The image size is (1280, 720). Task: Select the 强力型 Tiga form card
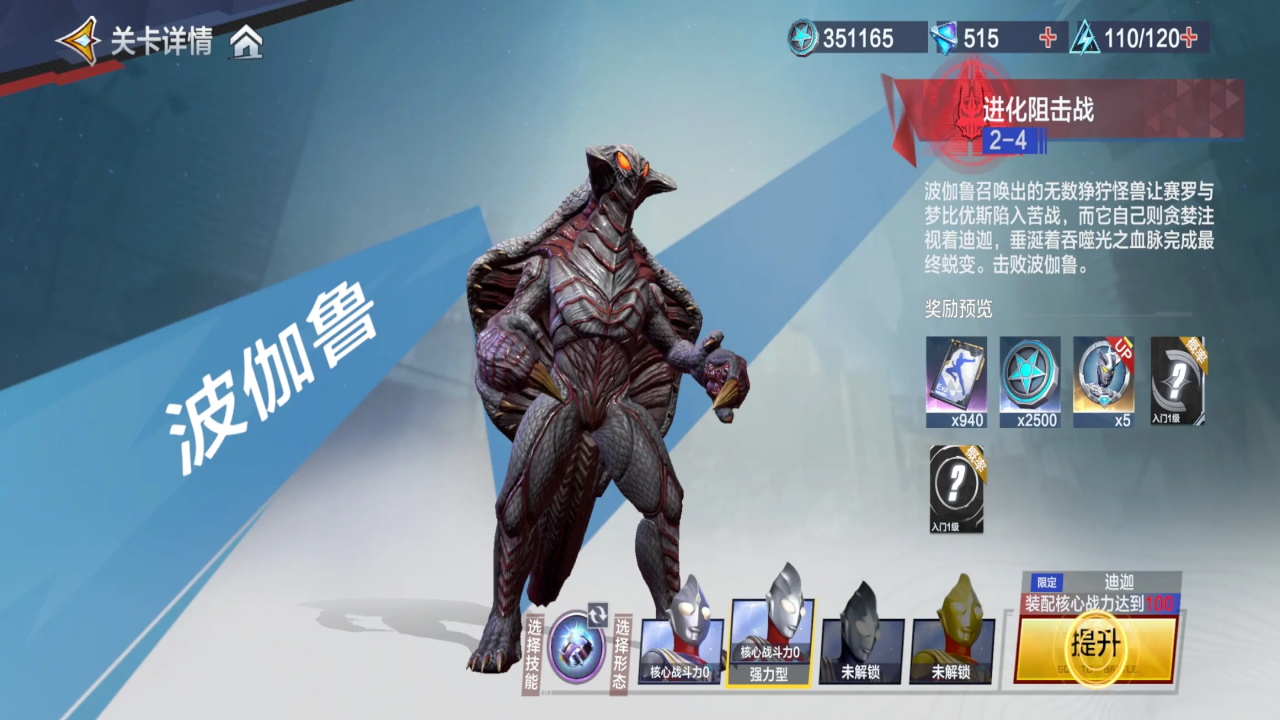(x=770, y=640)
